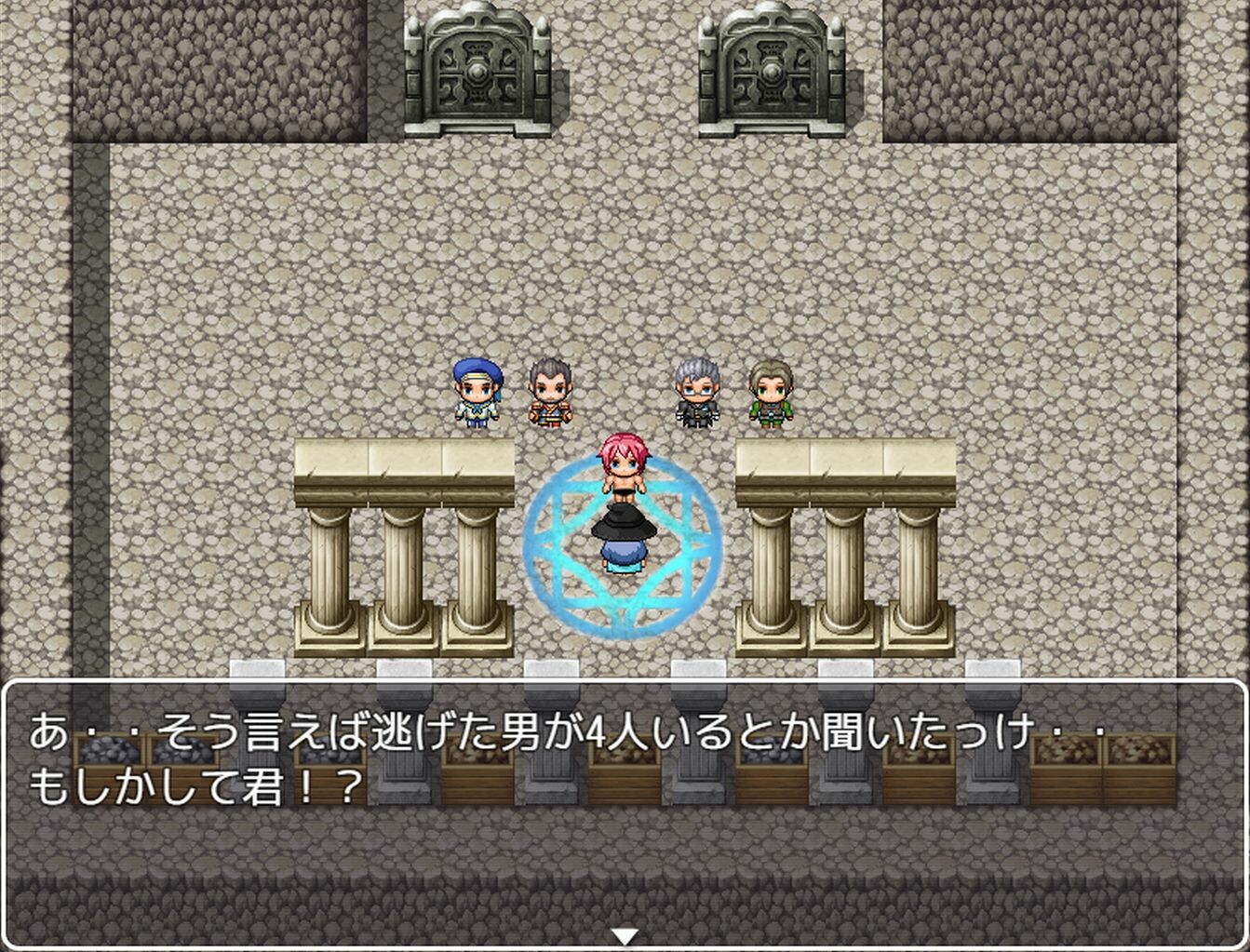This screenshot has height=952, width=1250.
Task: Click the green-armored soldier NPC
Action: click(774, 393)
